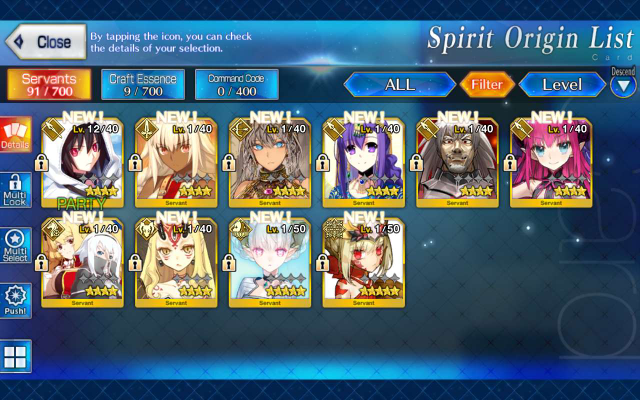Image resolution: width=640 pixels, height=400 pixels.
Task: Open the Craft Essence tab
Action: coord(142,85)
